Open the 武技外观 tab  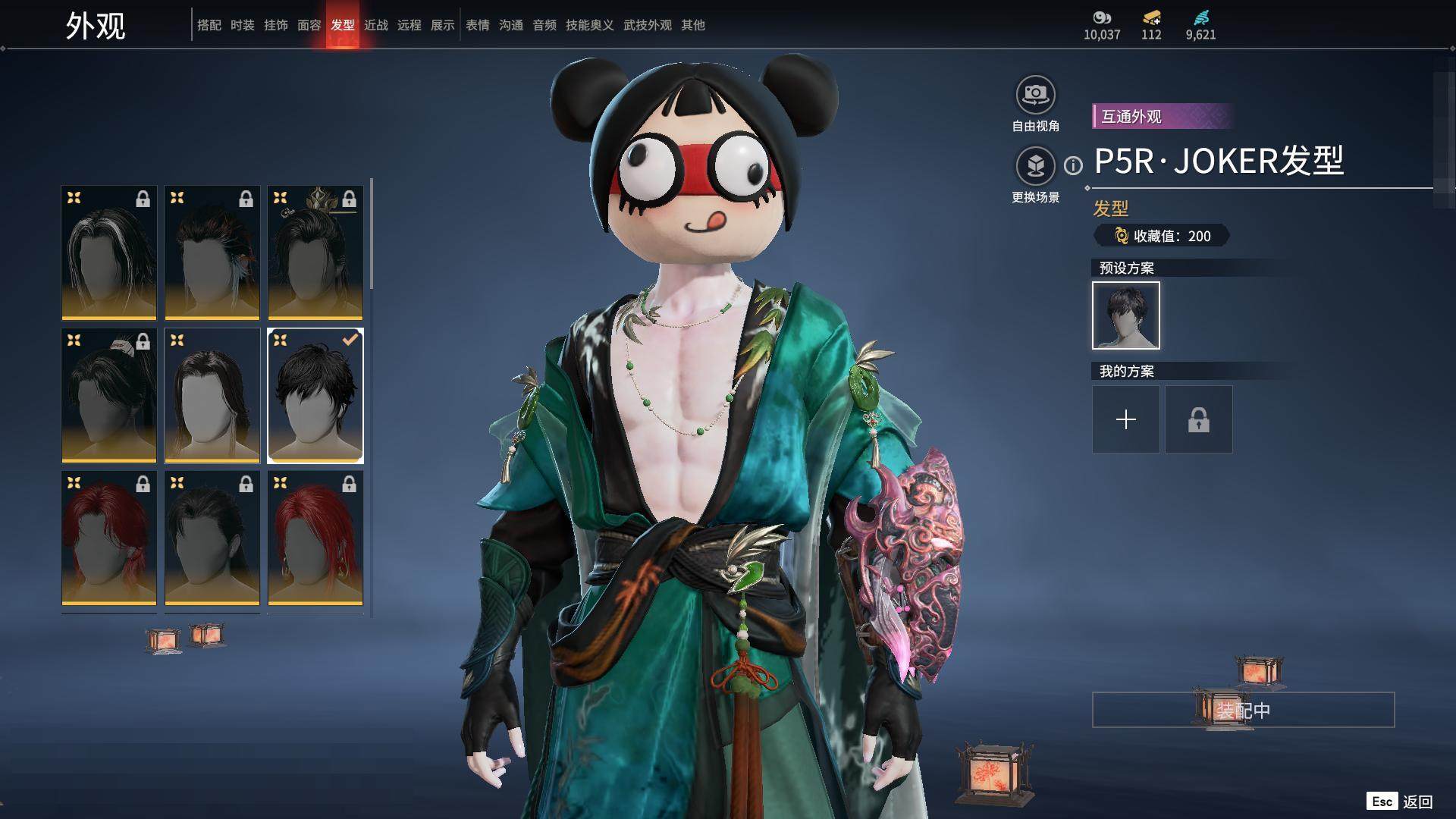(647, 25)
